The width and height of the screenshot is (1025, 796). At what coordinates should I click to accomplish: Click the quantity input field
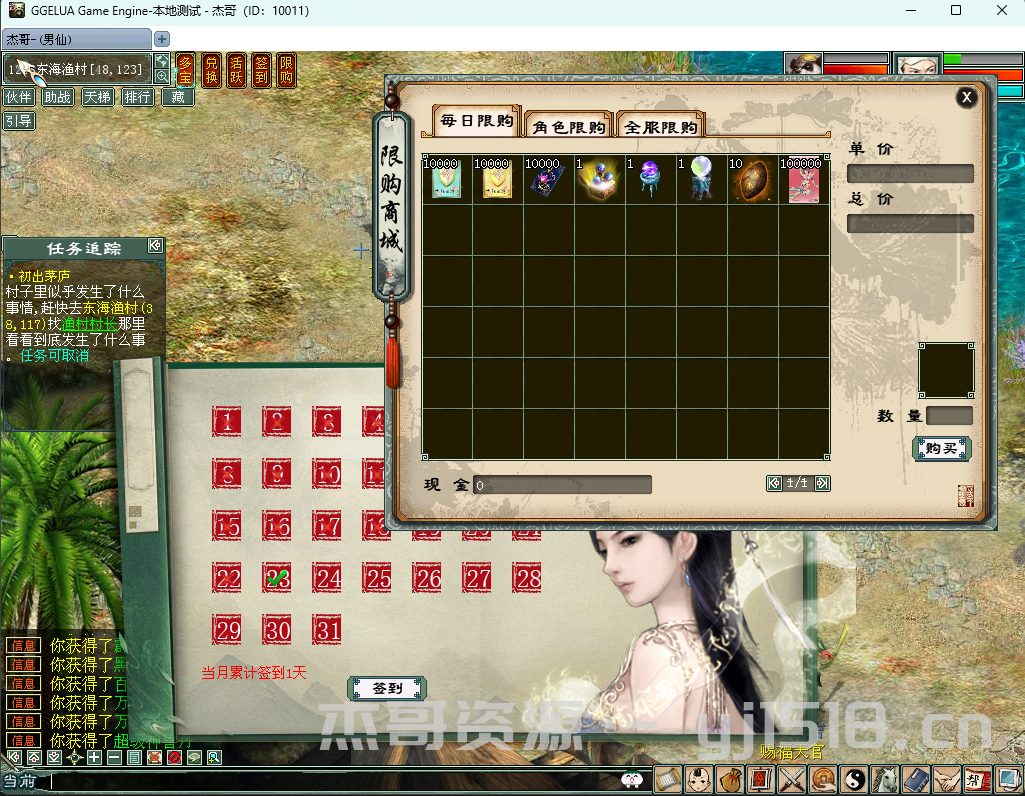(x=949, y=416)
